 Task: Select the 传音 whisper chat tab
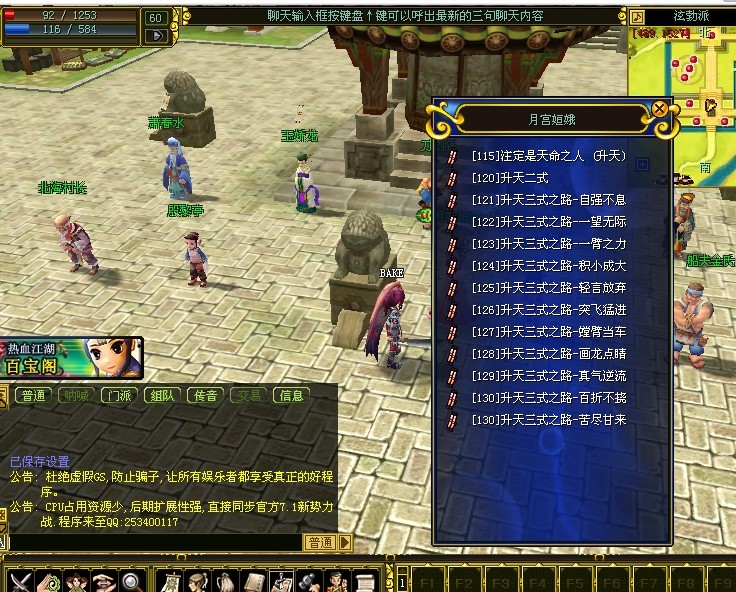tap(205, 396)
